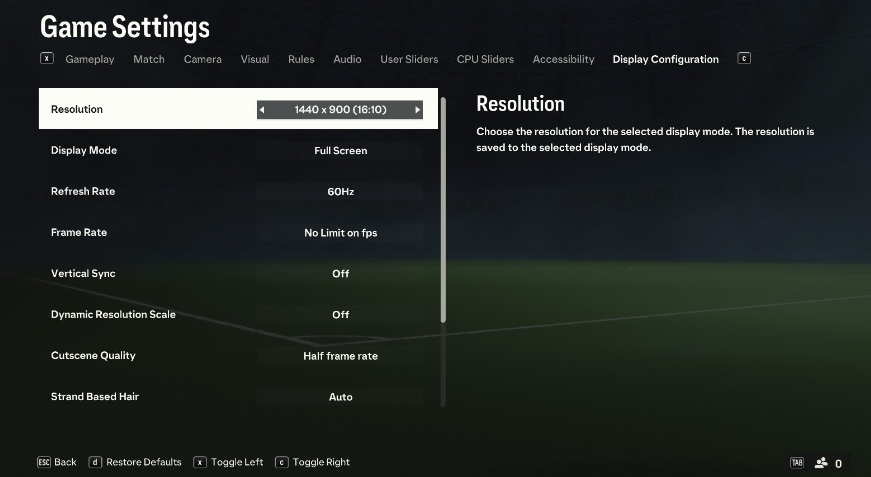Select the CPU Sliders tab

(x=485, y=59)
